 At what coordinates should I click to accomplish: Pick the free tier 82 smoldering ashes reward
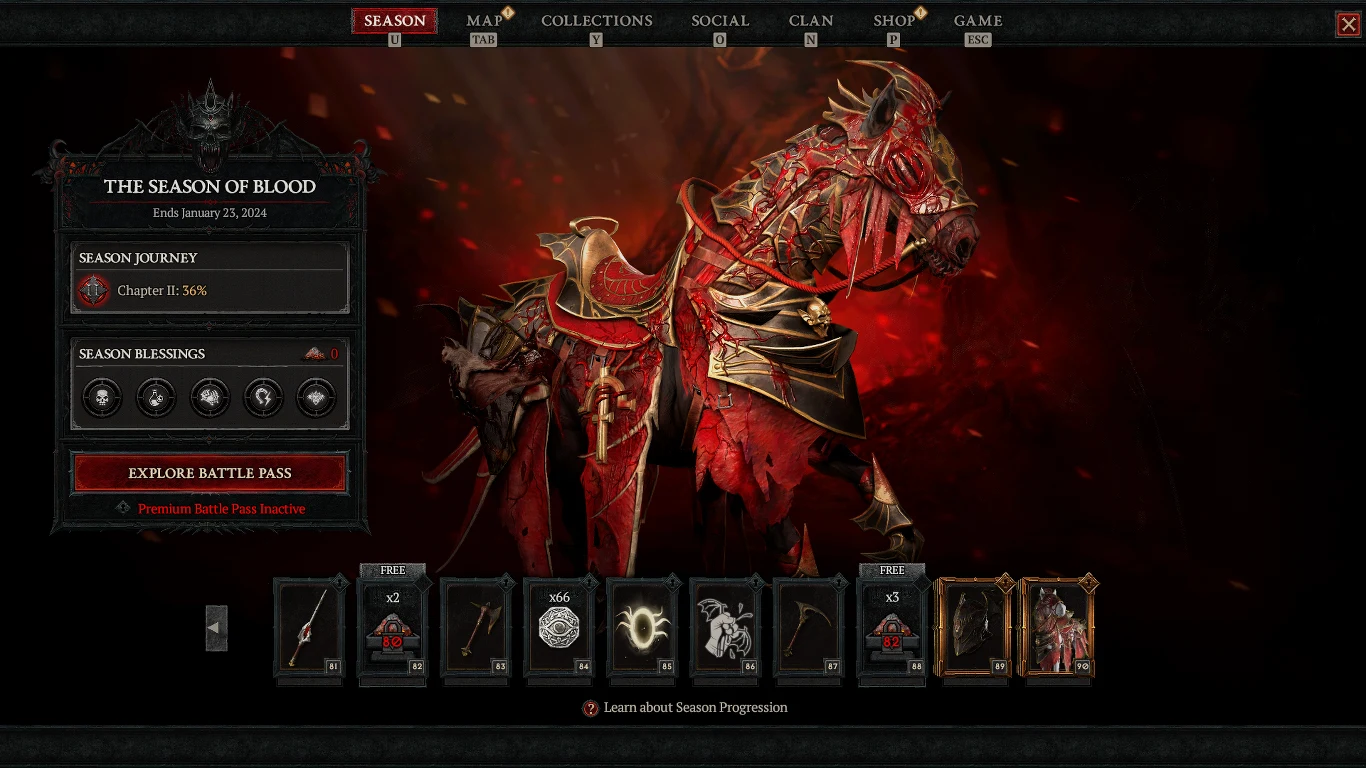[x=392, y=628]
